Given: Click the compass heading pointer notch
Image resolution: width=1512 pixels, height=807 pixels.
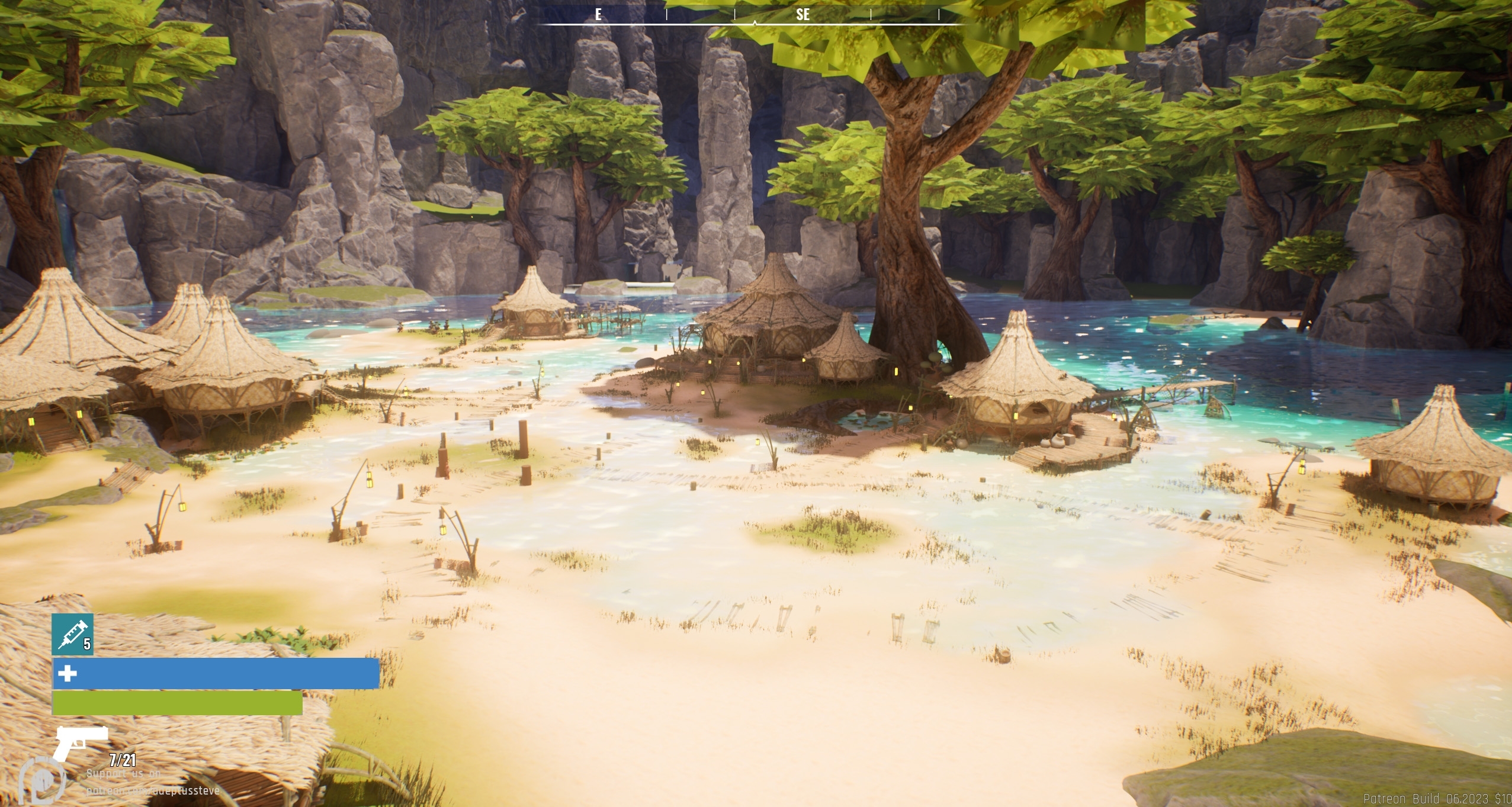Looking at the screenshot, I should tap(756, 22).
